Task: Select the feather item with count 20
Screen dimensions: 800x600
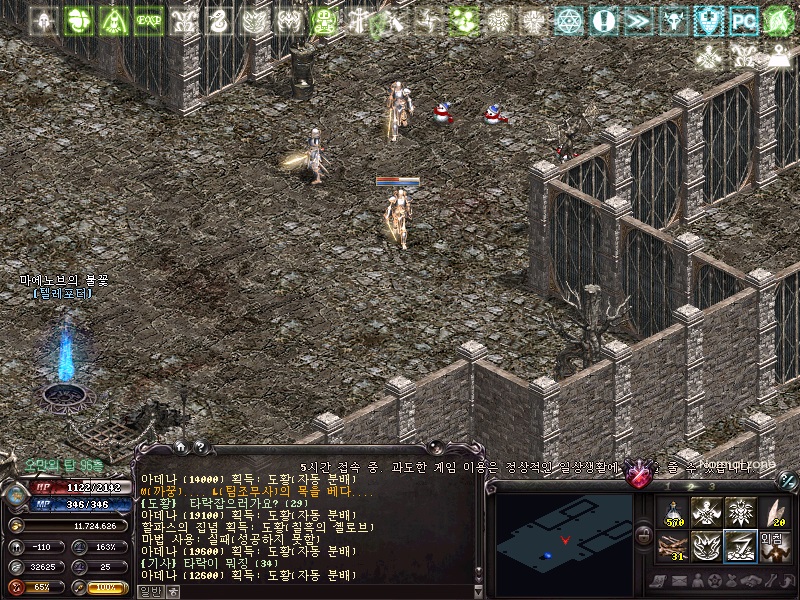Action: [774, 513]
